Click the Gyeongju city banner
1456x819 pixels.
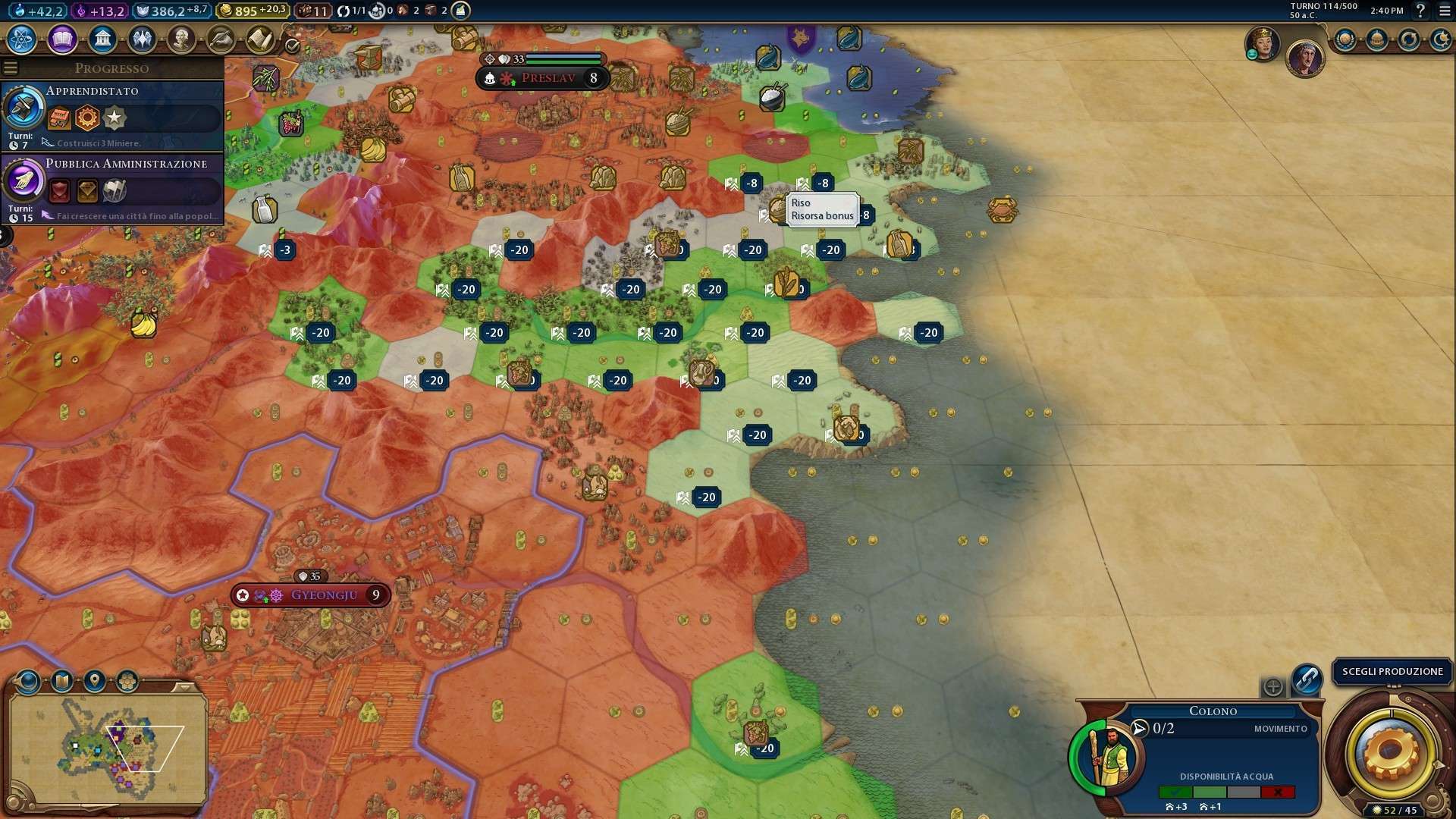click(323, 595)
